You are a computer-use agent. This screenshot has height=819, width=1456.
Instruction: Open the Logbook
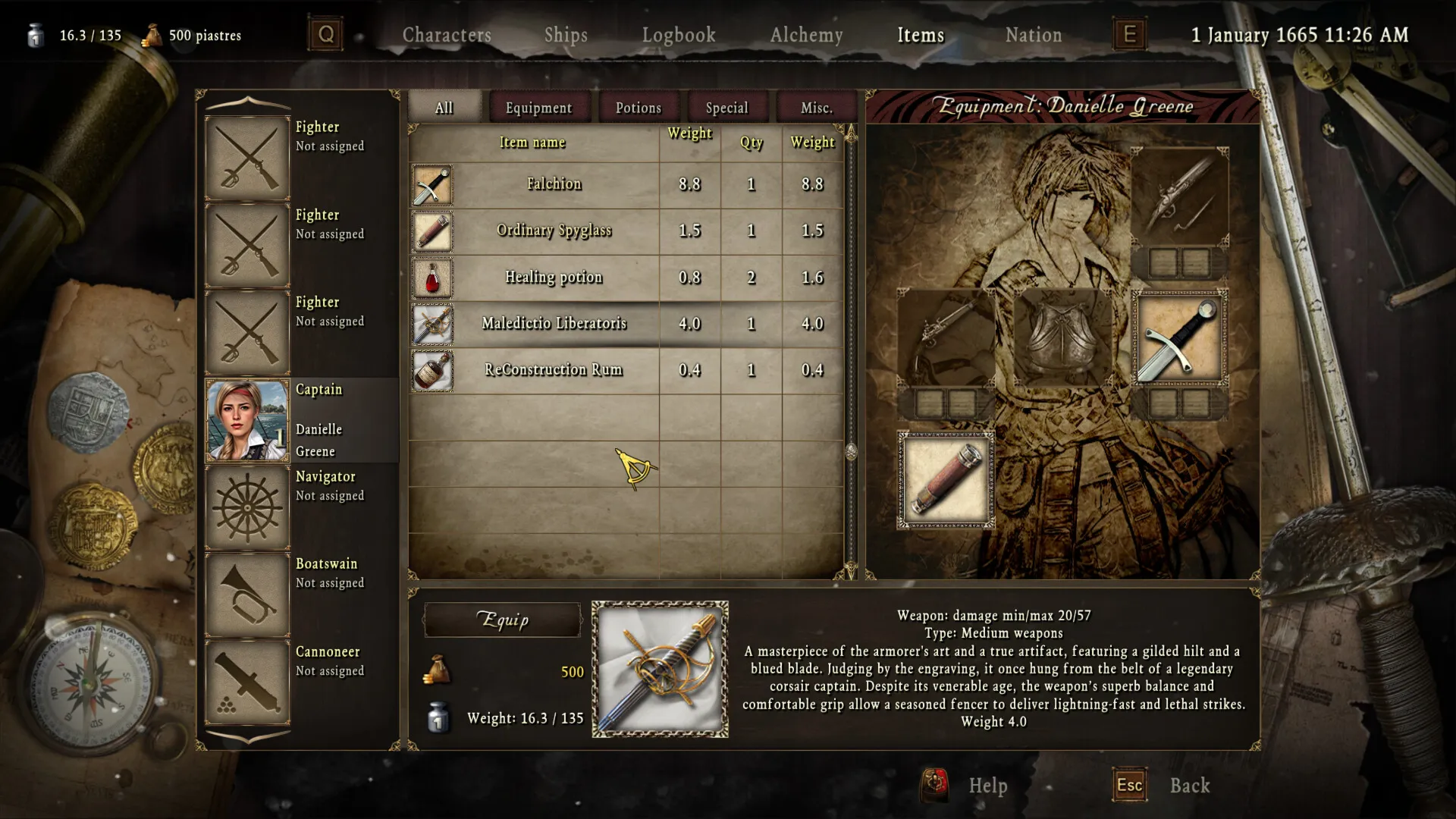(x=679, y=35)
